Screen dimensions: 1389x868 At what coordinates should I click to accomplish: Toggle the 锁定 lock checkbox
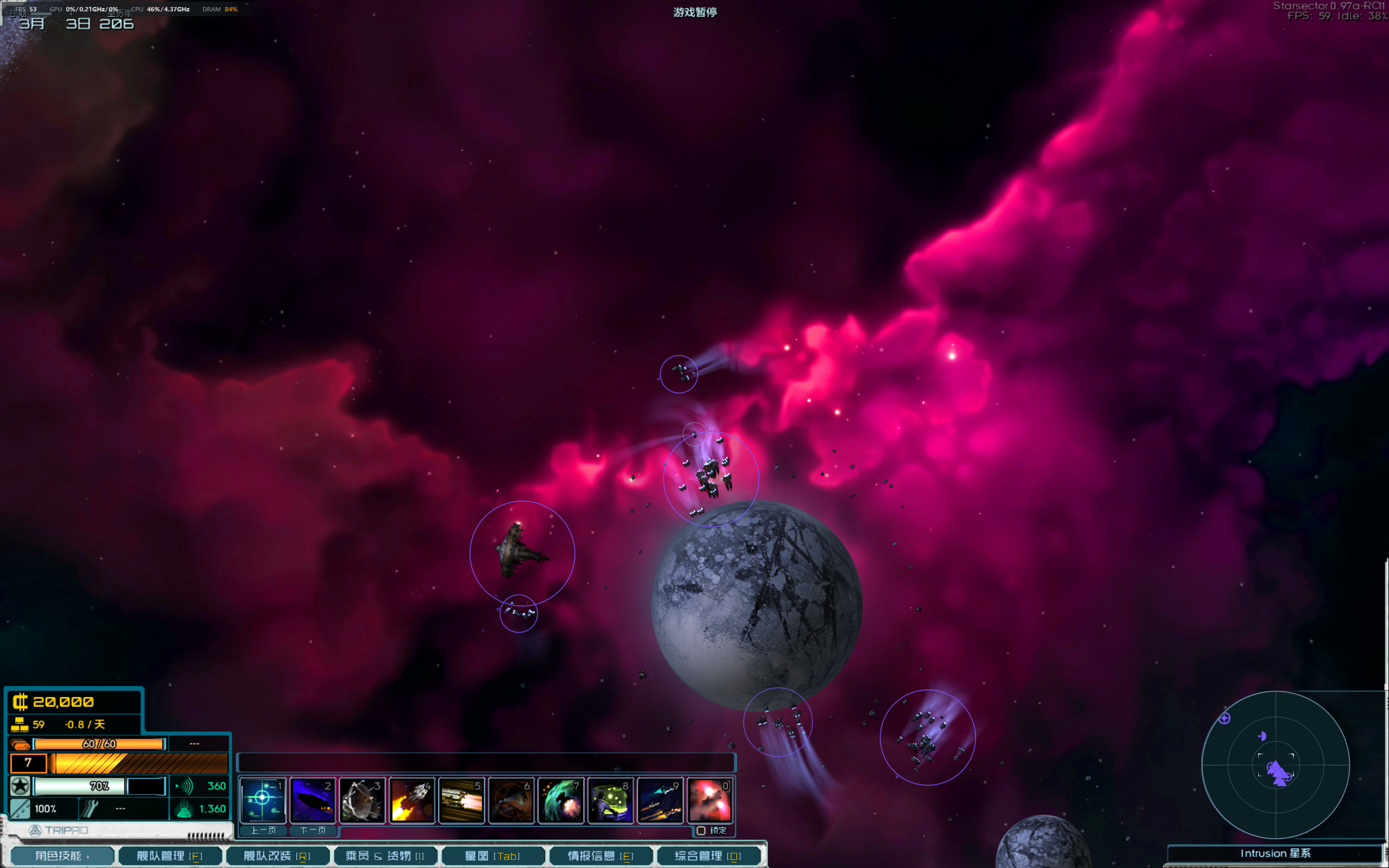(701, 831)
